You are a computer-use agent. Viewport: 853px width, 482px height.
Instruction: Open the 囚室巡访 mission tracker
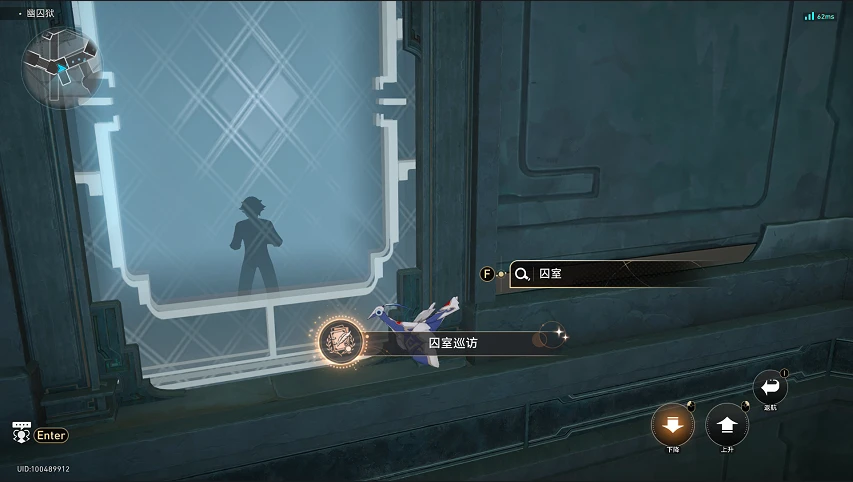tap(440, 342)
